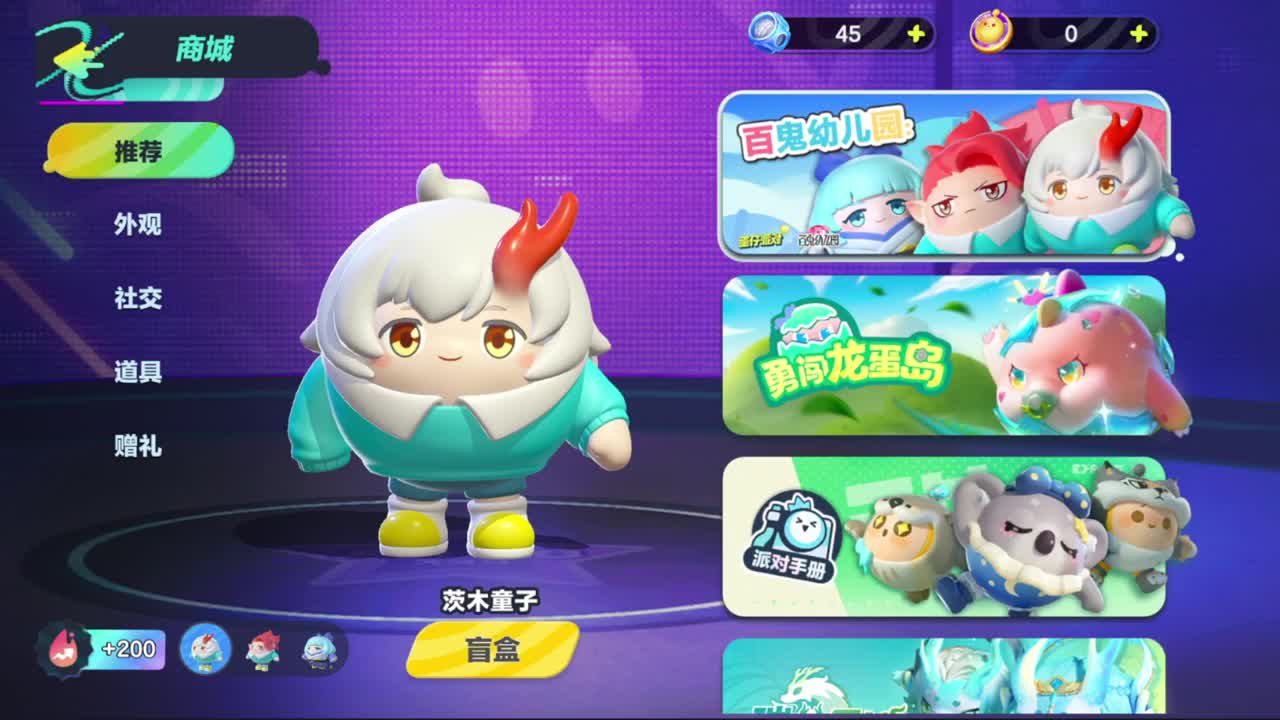1280x720 pixels.
Task: Click the blue dice currency icon
Action: 770,32
